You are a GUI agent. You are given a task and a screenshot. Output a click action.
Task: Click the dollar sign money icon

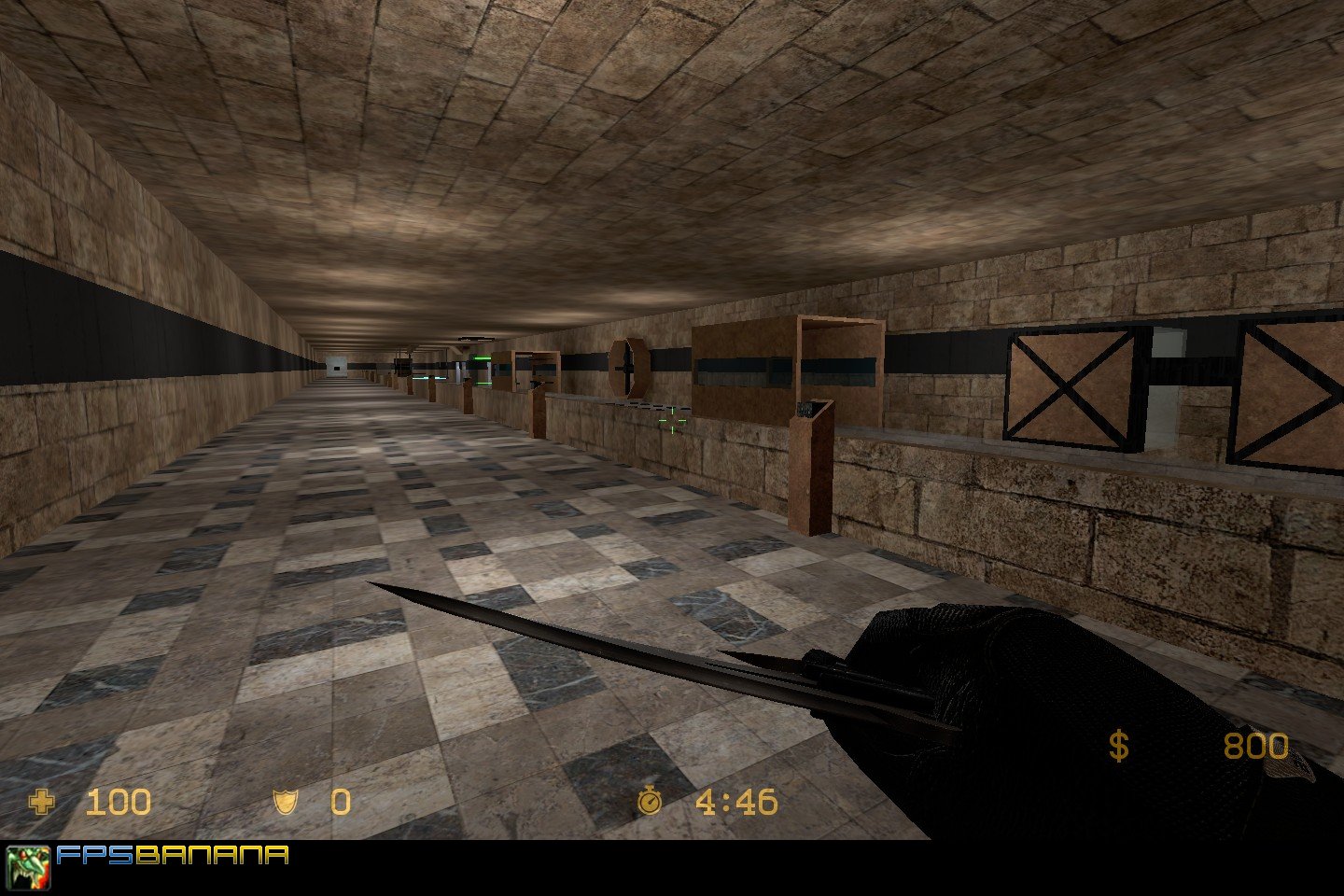(x=1119, y=747)
